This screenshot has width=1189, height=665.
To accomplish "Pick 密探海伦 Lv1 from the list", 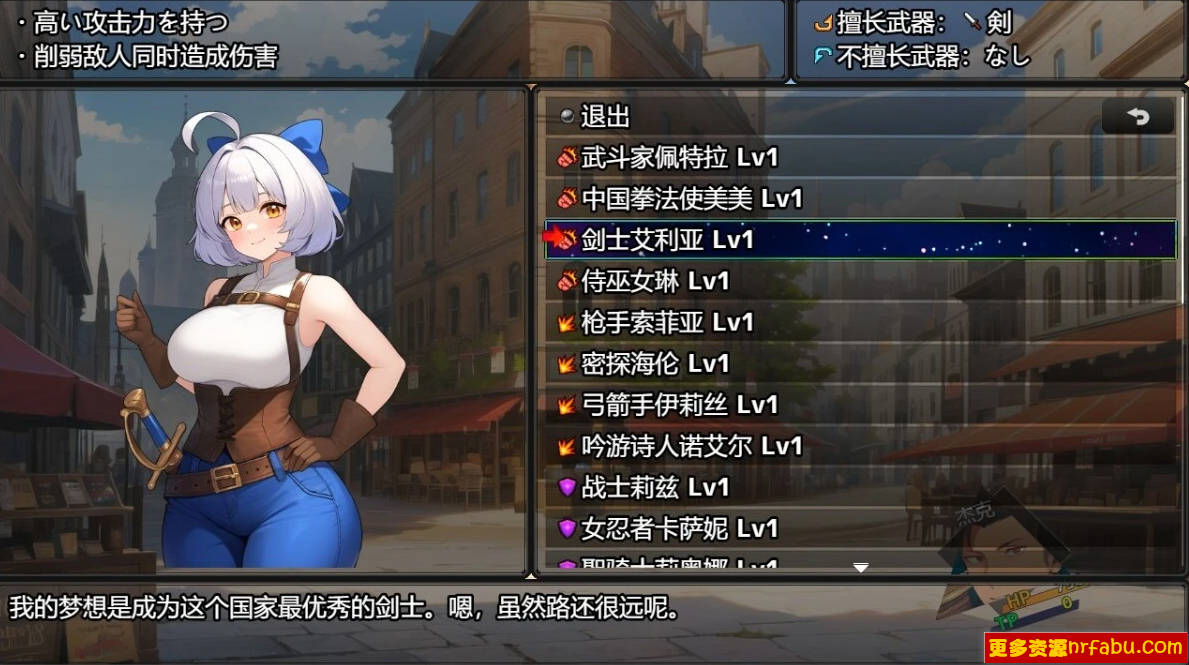I will (655, 364).
